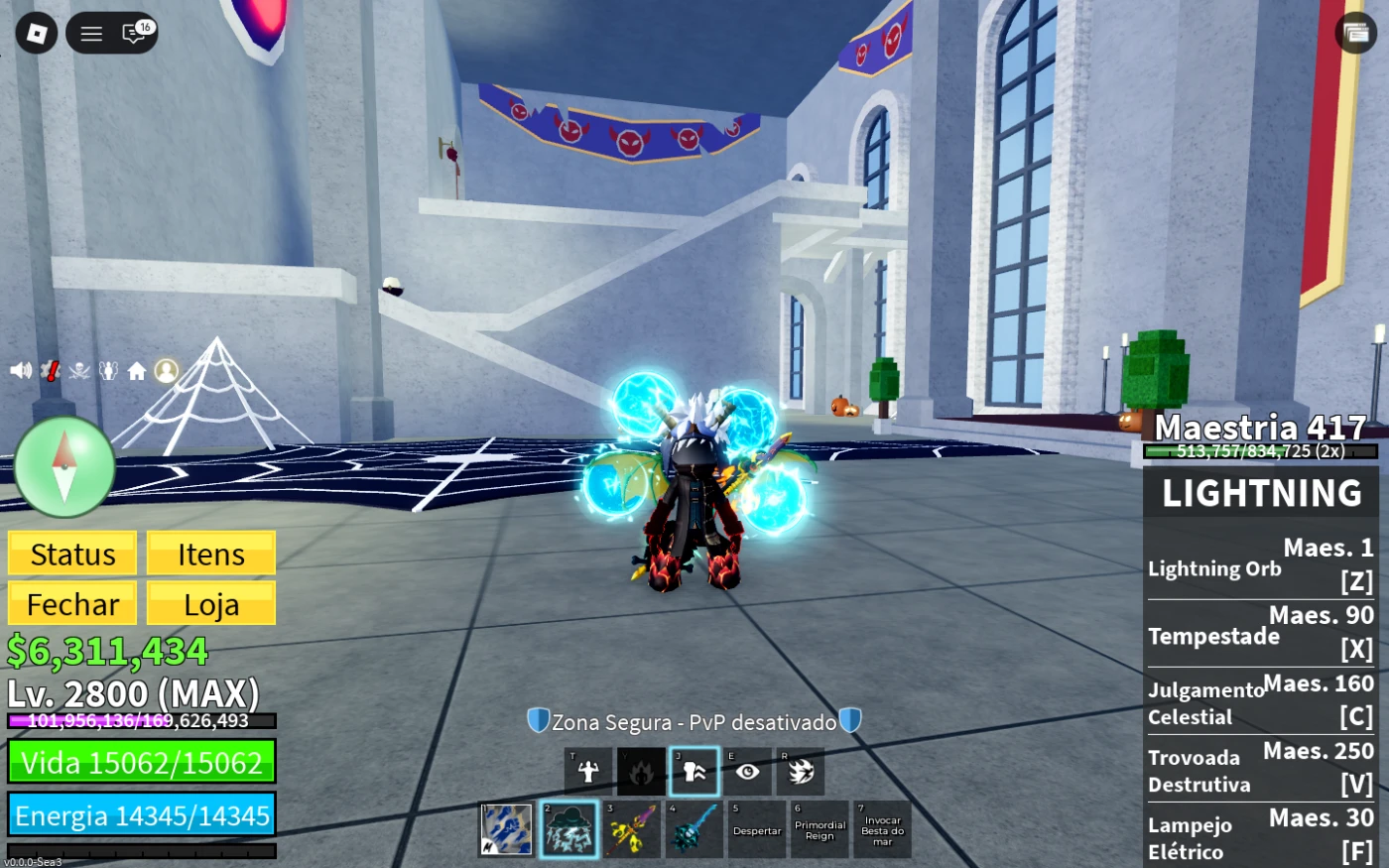Open the Loja shop
This screenshot has width=1389, height=868.
tap(211, 604)
